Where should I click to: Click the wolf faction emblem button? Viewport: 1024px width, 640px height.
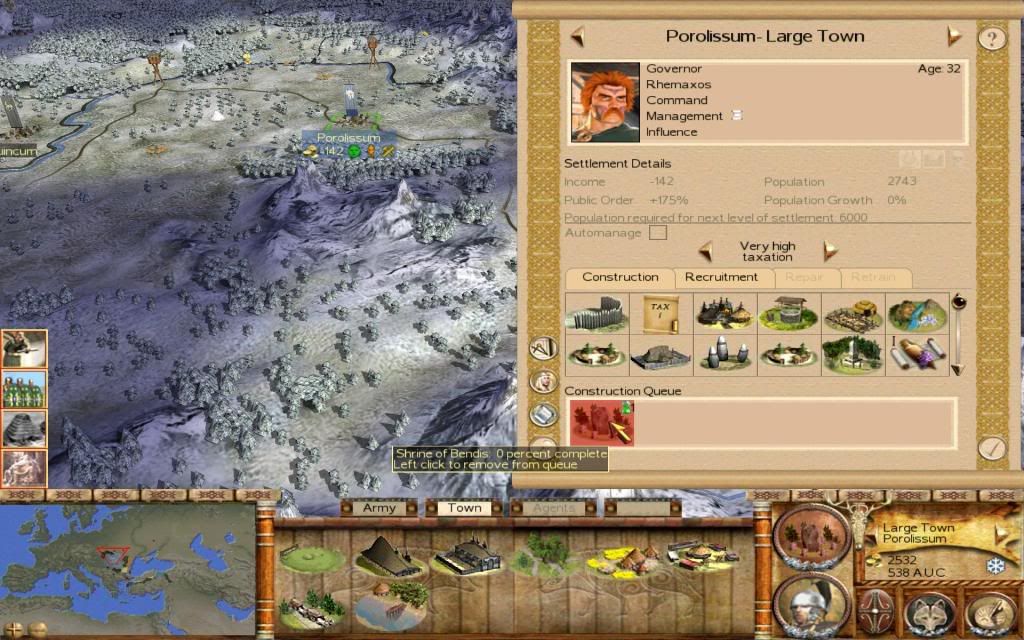click(929, 611)
